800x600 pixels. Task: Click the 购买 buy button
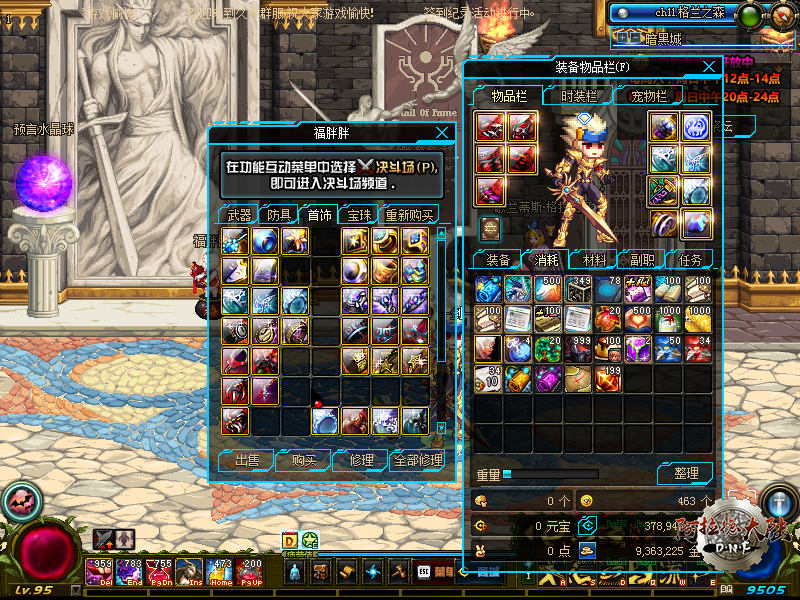click(x=303, y=461)
